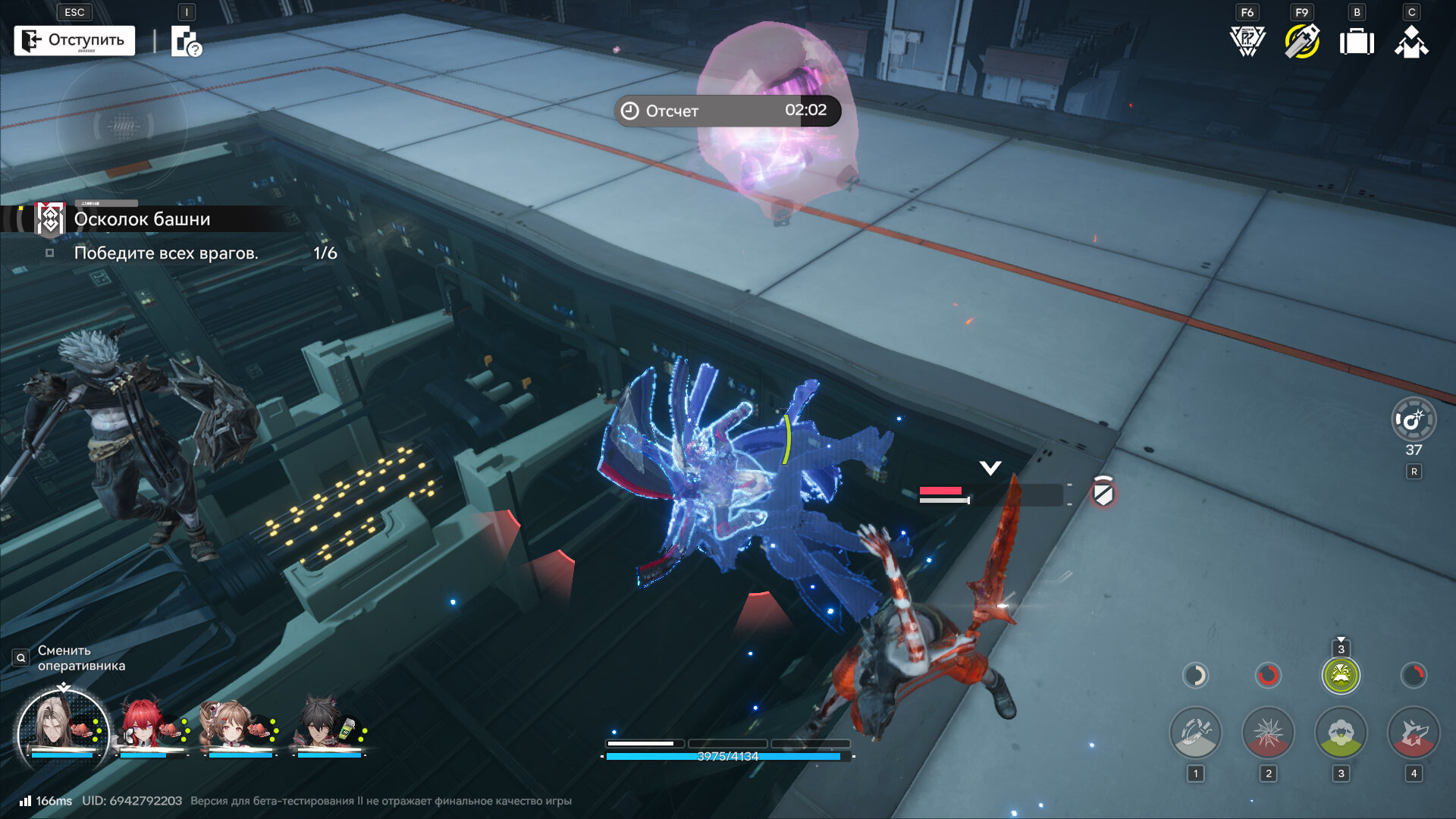Open the help guide icon beside Отступить

[x=185, y=42]
